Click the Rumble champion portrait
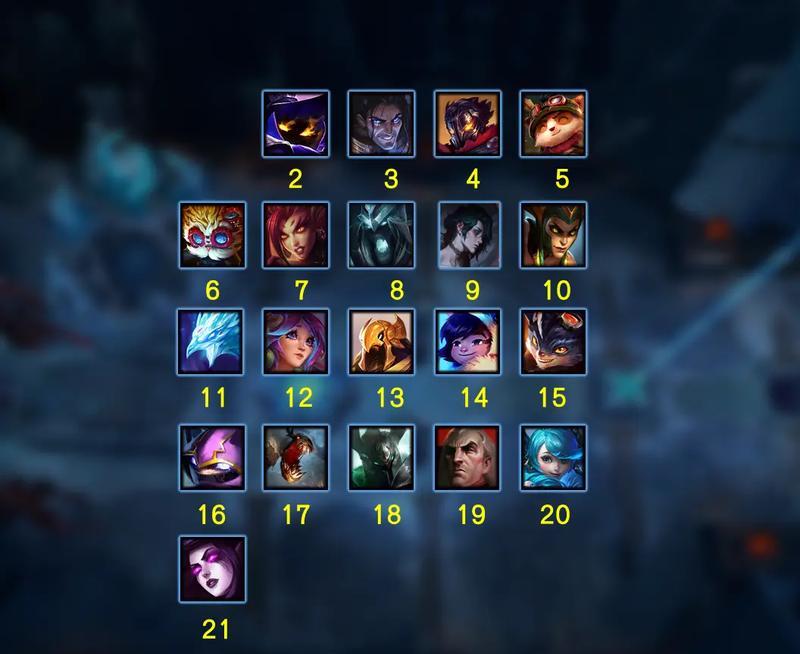Image resolution: width=800 pixels, height=654 pixels. [553, 342]
